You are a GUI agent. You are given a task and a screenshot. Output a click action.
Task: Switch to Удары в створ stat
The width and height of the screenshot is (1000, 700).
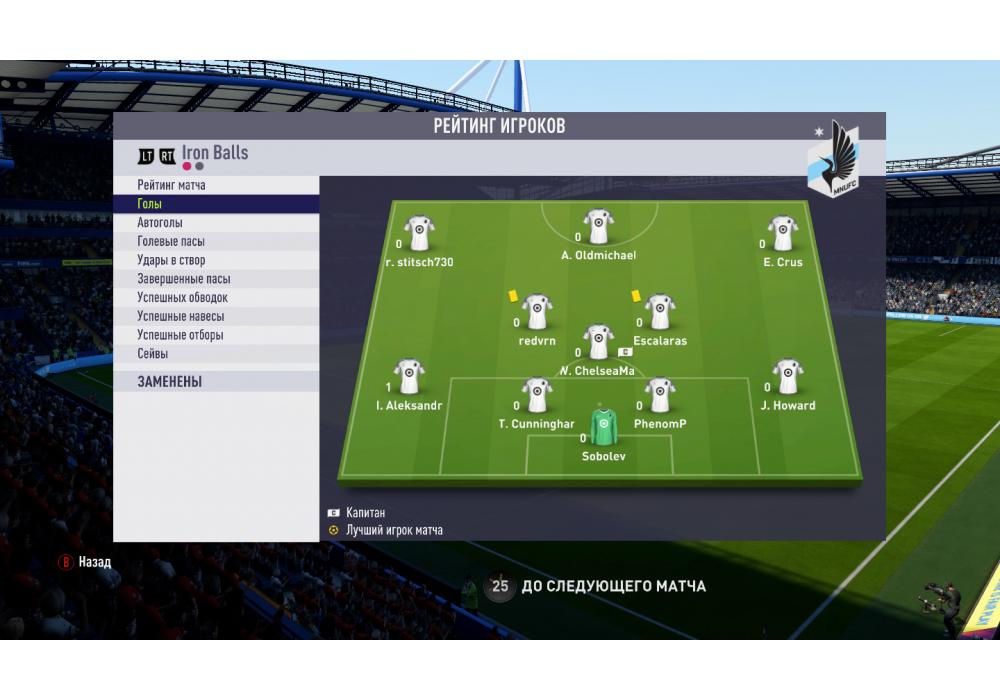pyautogui.click(x=216, y=260)
